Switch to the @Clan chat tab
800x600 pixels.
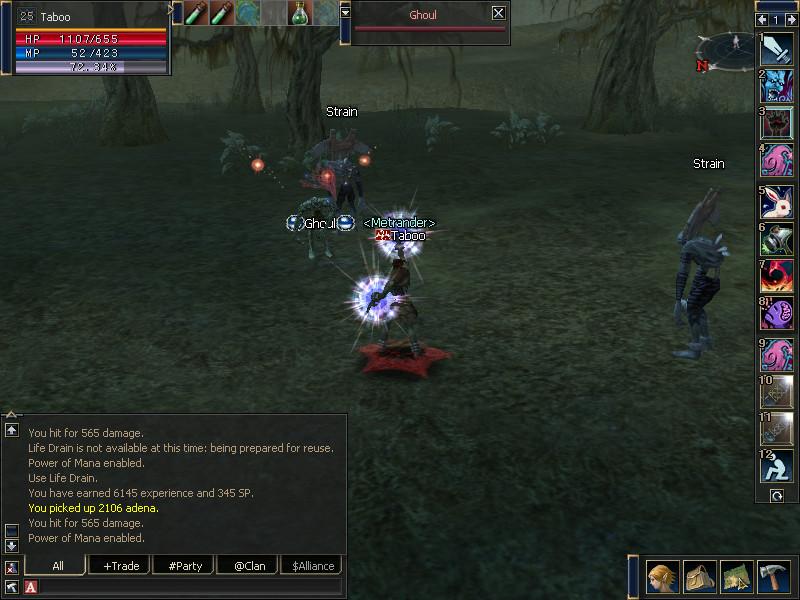coord(248,566)
